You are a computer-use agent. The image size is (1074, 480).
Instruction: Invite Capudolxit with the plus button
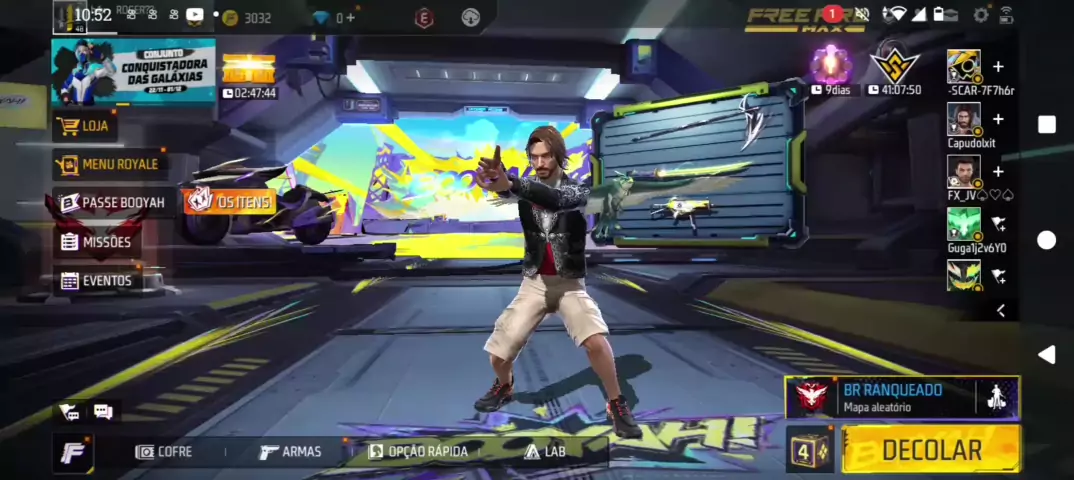(998, 120)
